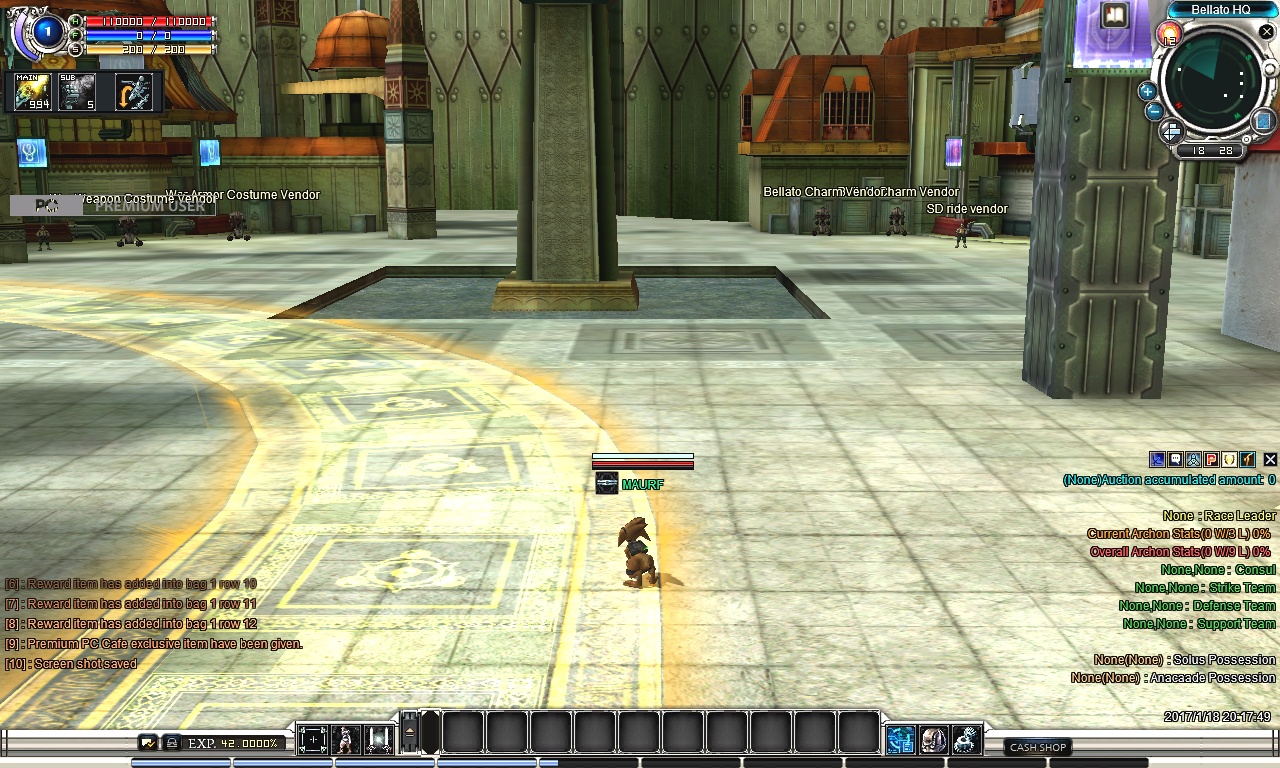Open the character figure icon on bottom bar

point(345,740)
